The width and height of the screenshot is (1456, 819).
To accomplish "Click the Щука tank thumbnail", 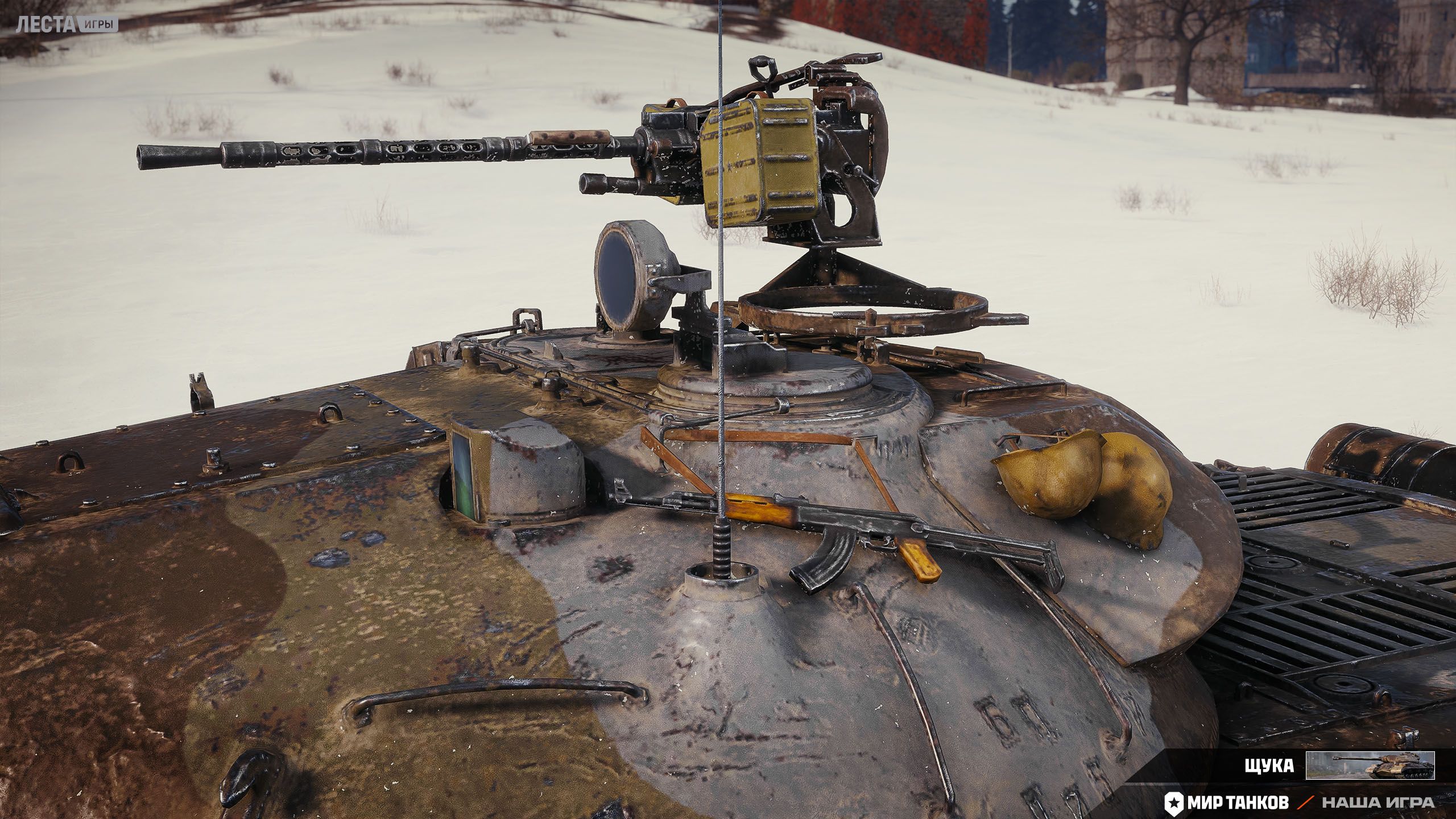I will tap(1370, 766).
